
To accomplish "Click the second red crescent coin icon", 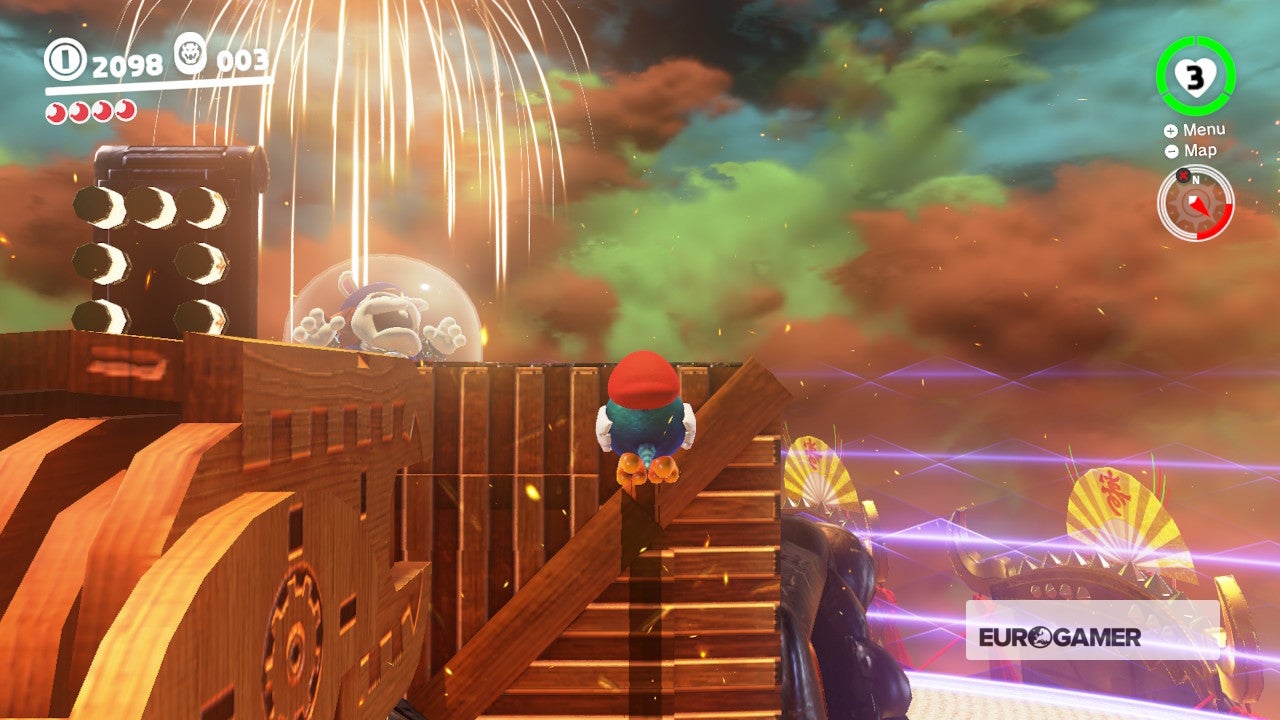I will [x=80, y=111].
